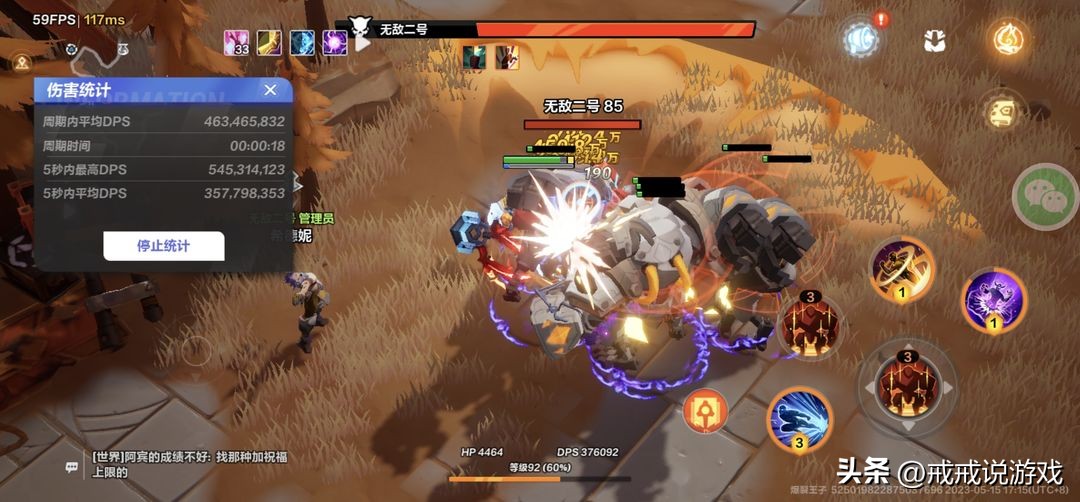Click the 停止统计 button
The height and width of the screenshot is (502, 1080).
click(163, 246)
